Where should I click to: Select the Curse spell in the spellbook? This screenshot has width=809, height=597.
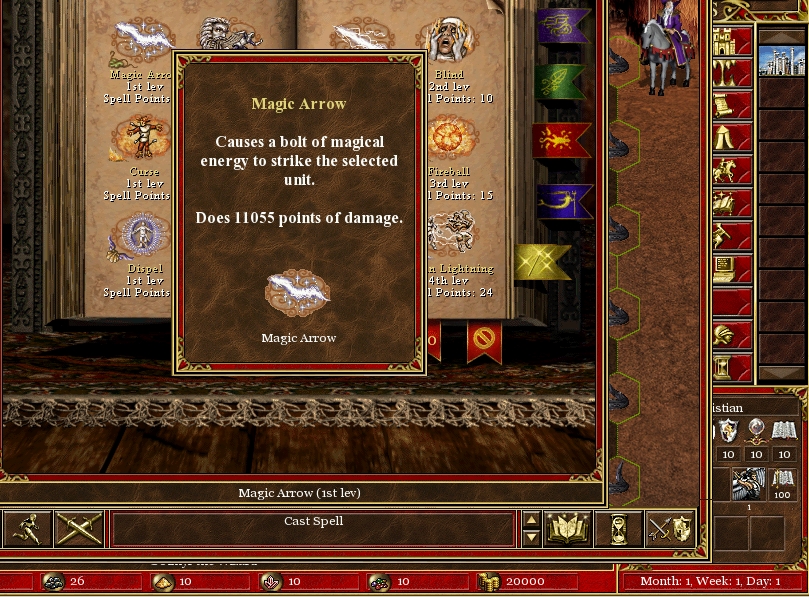[140, 140]
